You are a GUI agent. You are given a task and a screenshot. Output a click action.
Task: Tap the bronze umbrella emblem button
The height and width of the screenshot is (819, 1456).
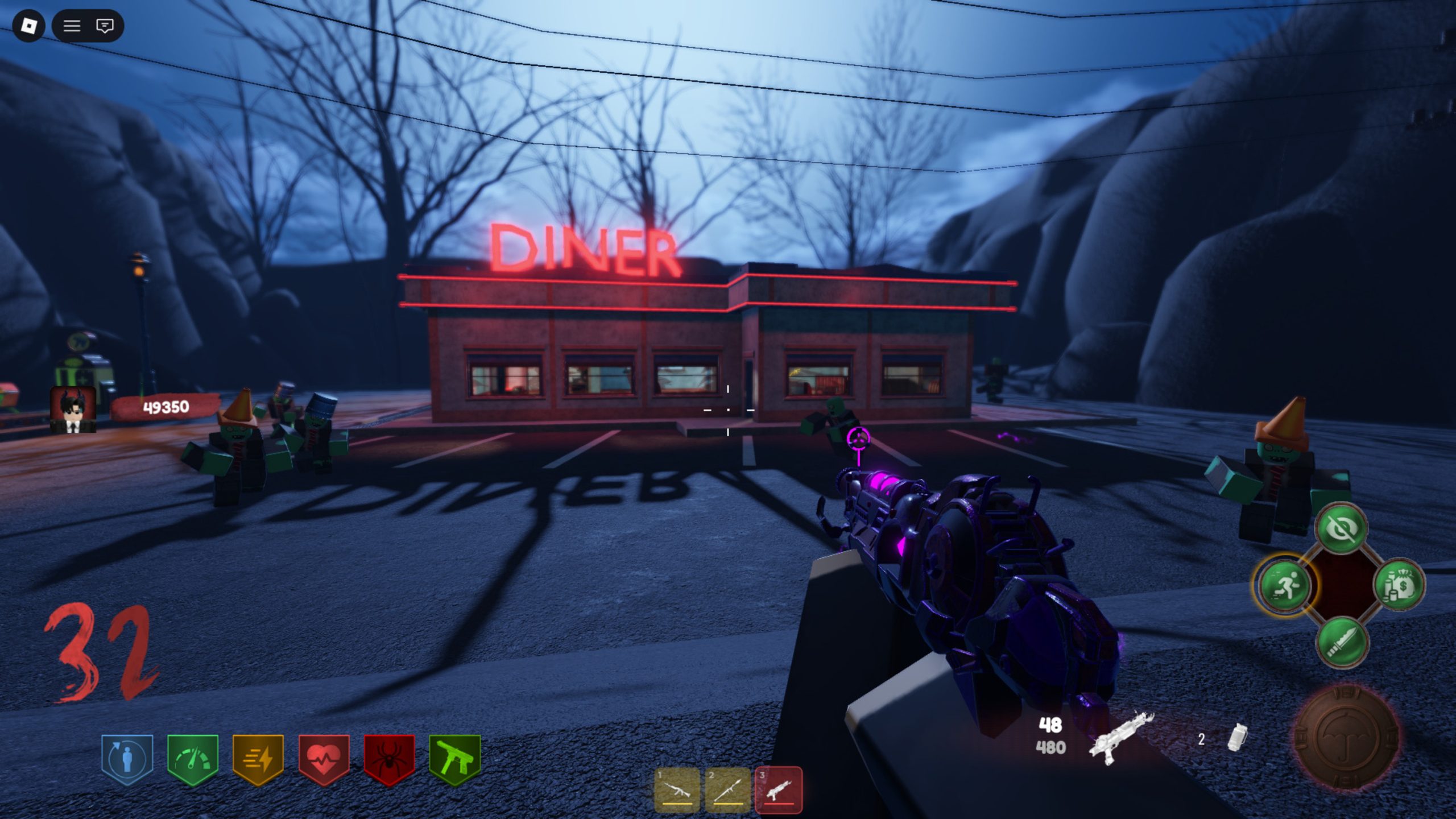[1346, 738]
